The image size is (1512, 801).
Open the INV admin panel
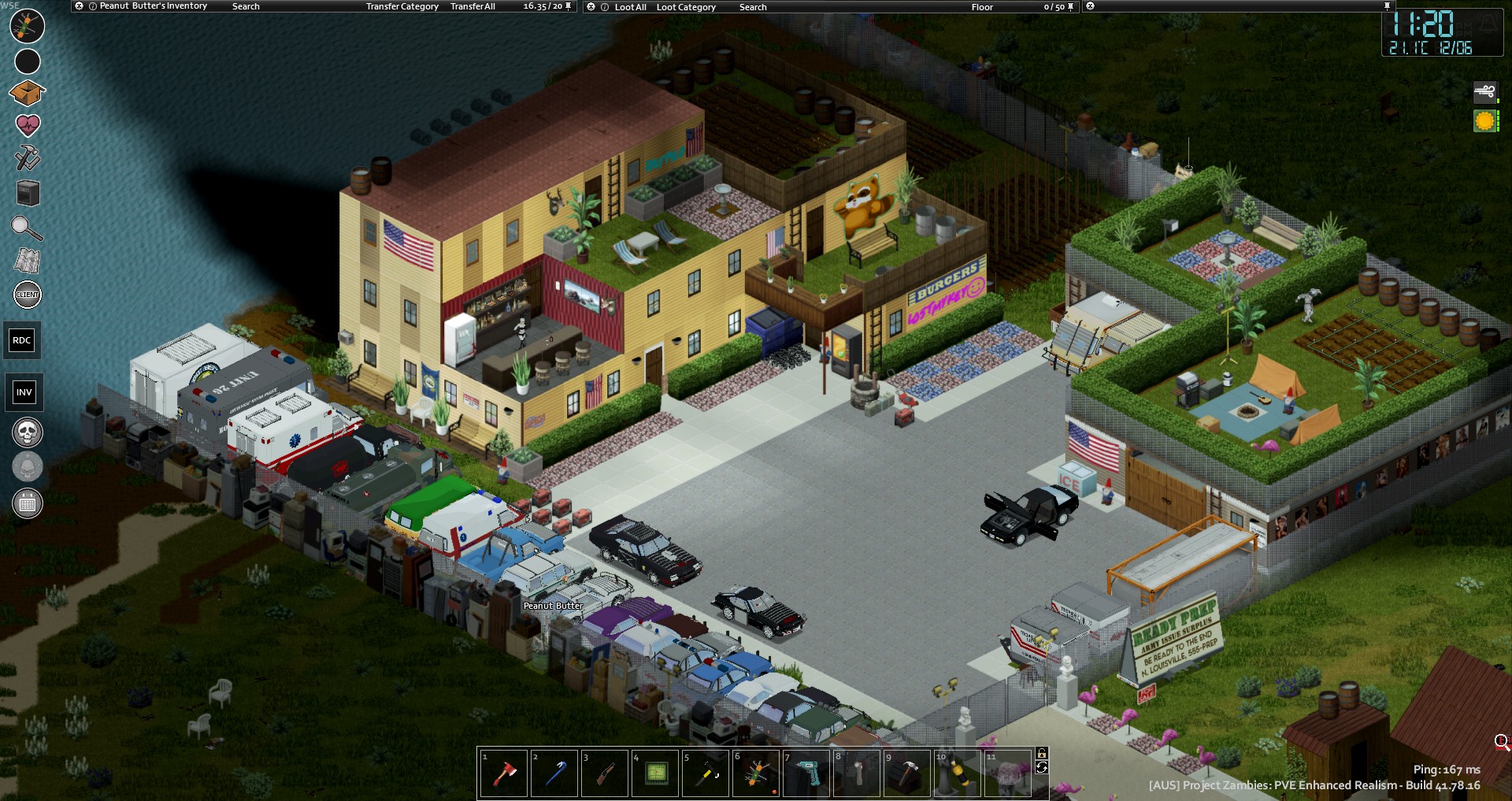24,392
